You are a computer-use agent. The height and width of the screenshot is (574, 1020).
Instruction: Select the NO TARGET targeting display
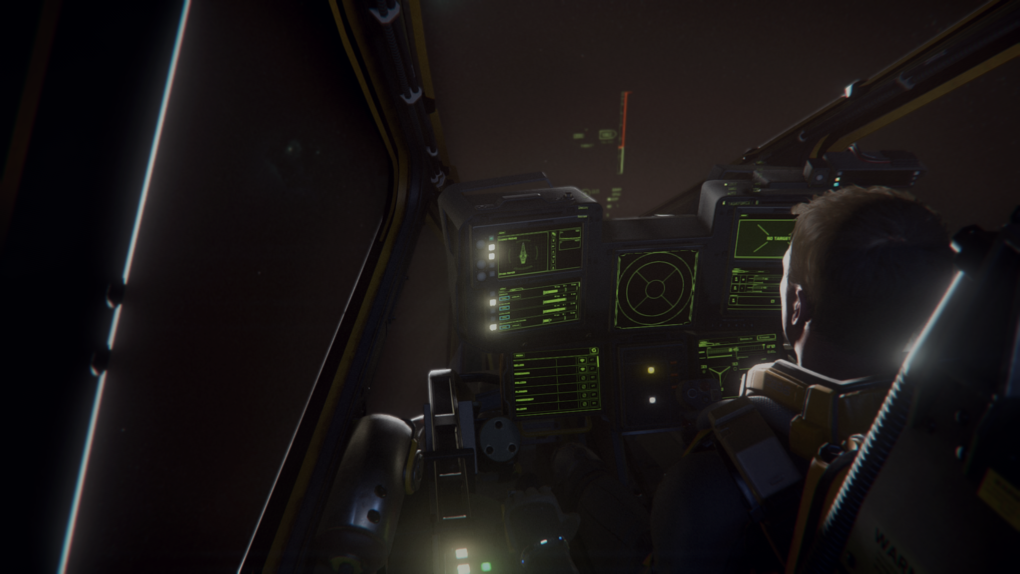[x=765, y=238]
